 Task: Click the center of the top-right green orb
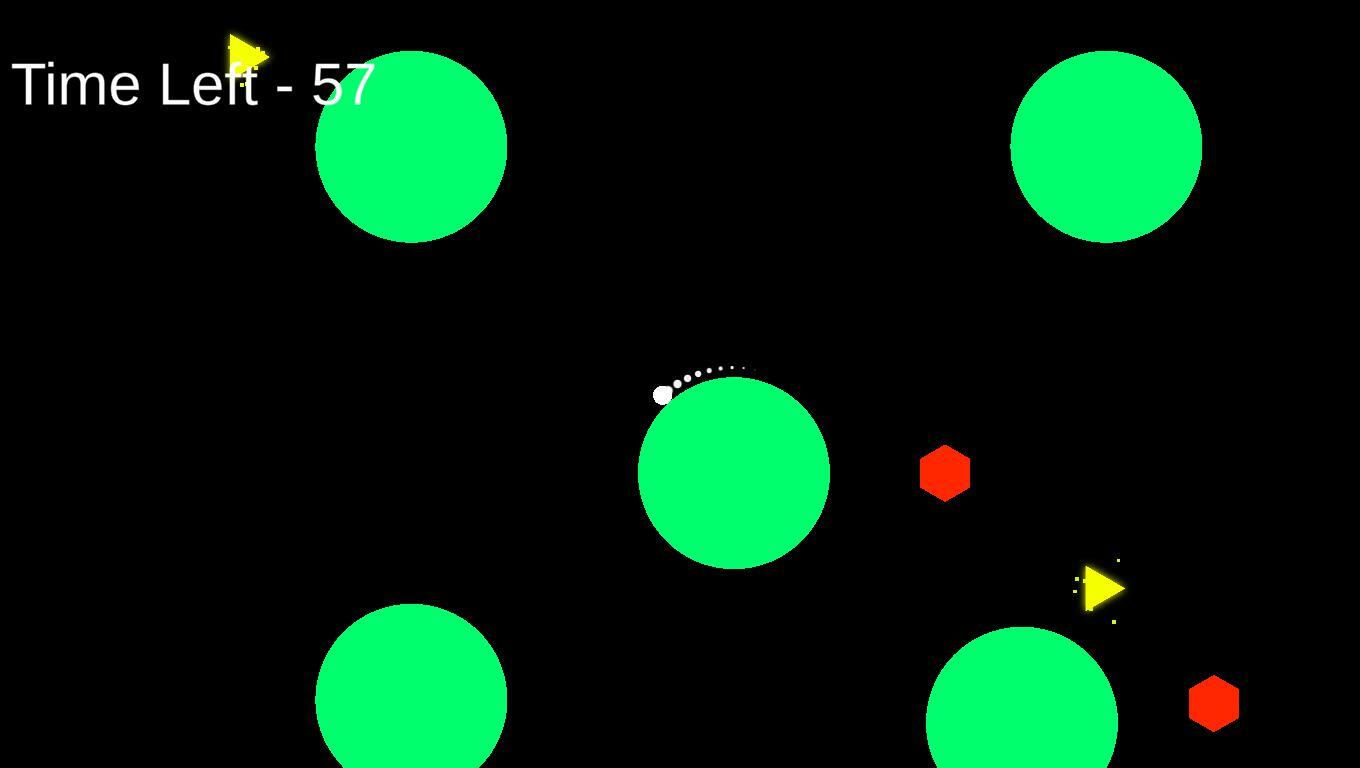pos(1106,146)
